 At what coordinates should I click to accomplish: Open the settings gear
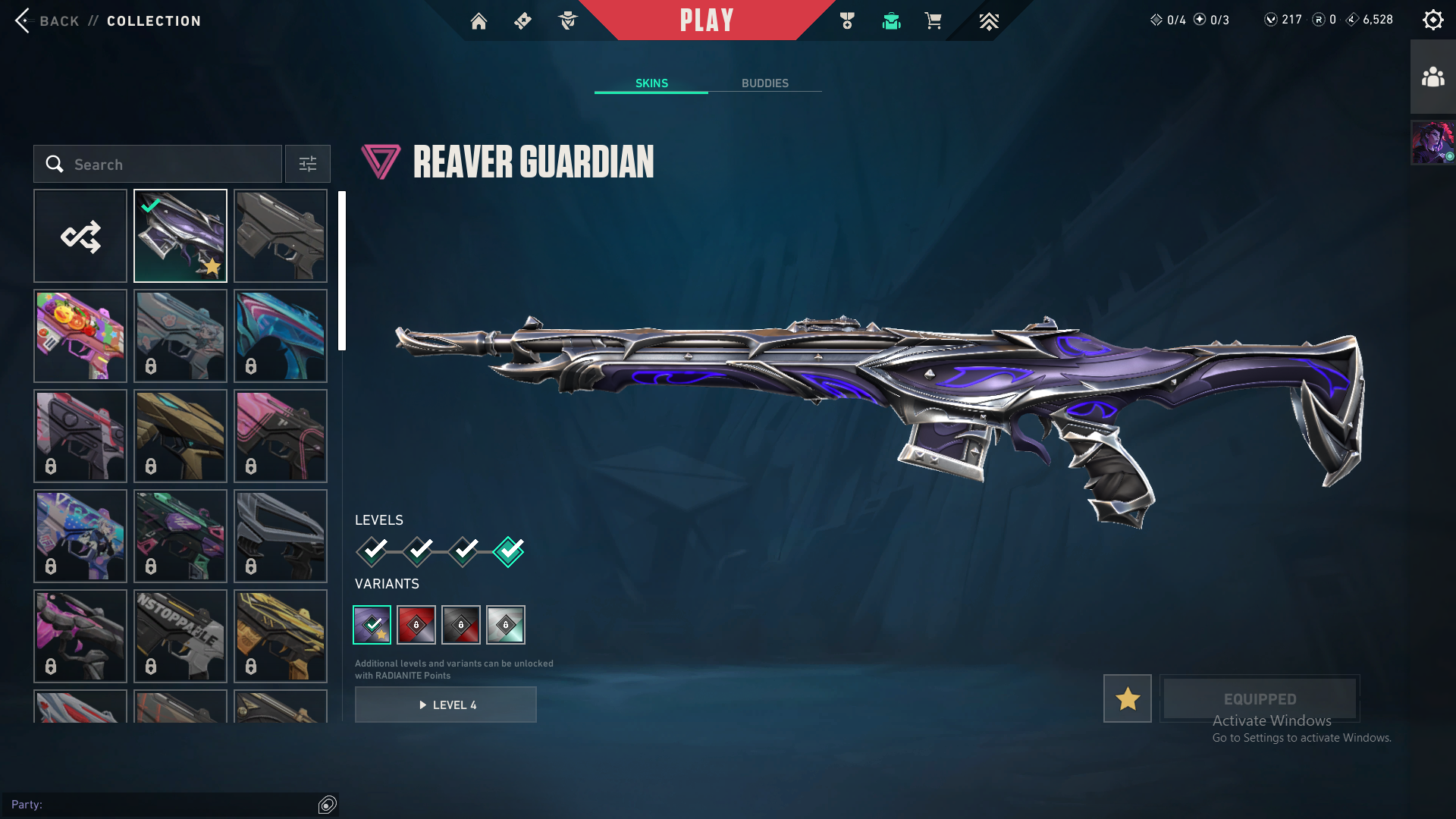pyautogui.click(x=1432, y=20)
